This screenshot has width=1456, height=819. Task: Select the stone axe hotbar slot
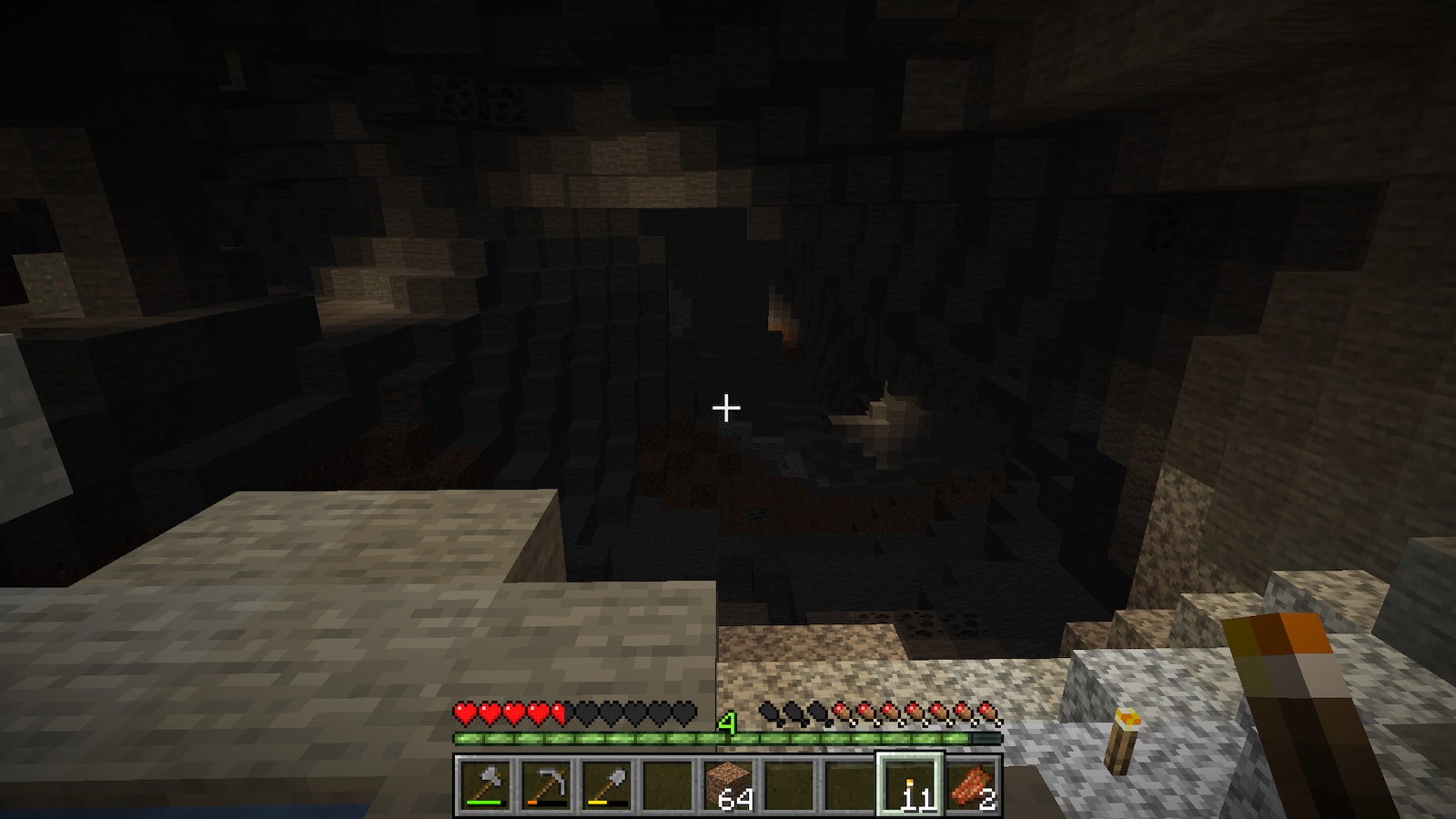(x=484, y=784)
